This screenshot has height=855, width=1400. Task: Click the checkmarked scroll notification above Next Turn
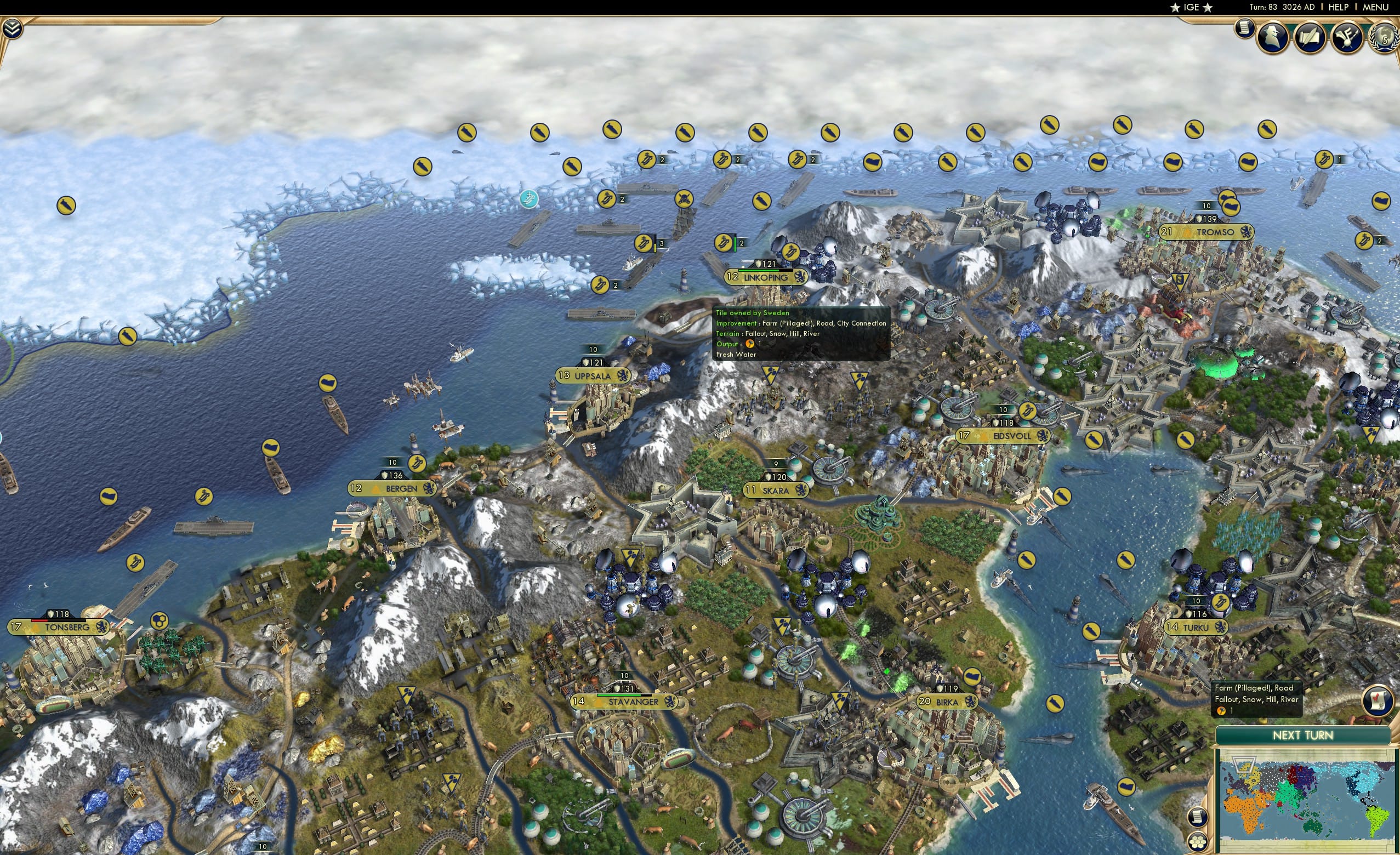1377,700
